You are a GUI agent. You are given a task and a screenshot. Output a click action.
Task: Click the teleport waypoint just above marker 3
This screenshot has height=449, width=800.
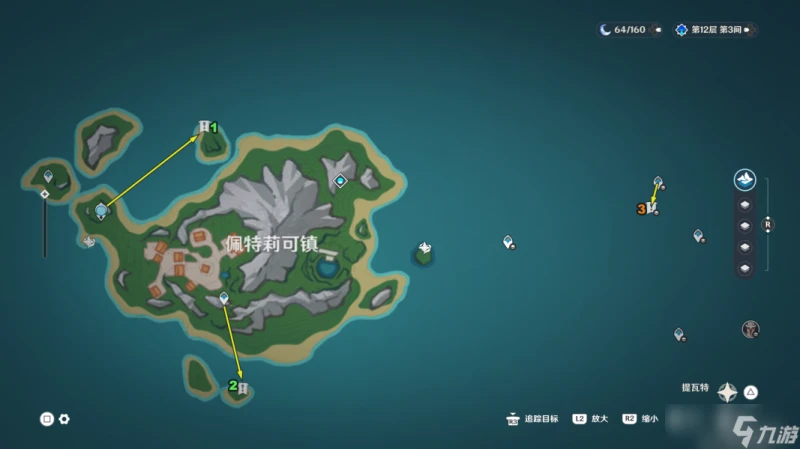(x=658, y=182)
